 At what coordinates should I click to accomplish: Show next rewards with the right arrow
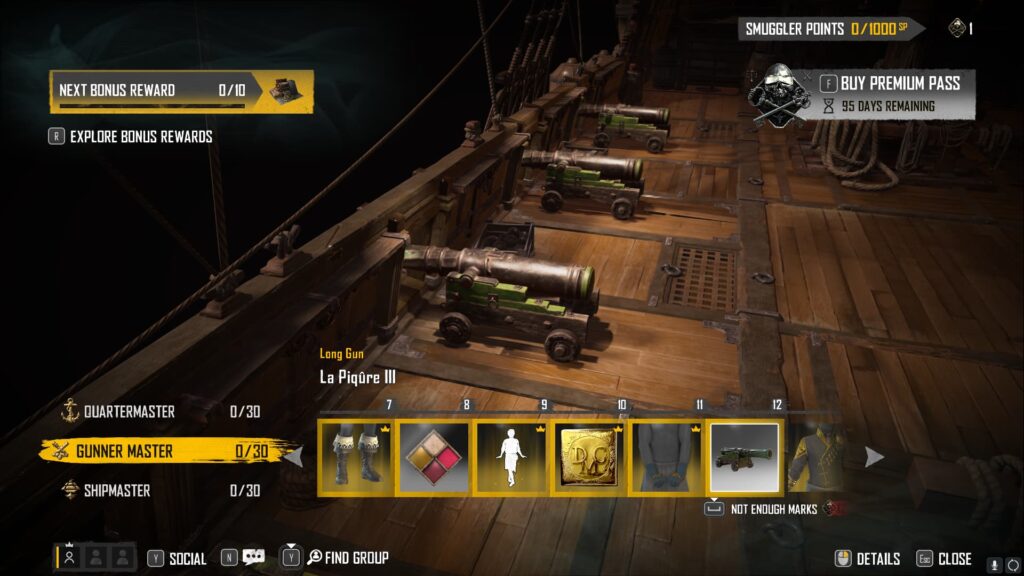coord(874,457)
